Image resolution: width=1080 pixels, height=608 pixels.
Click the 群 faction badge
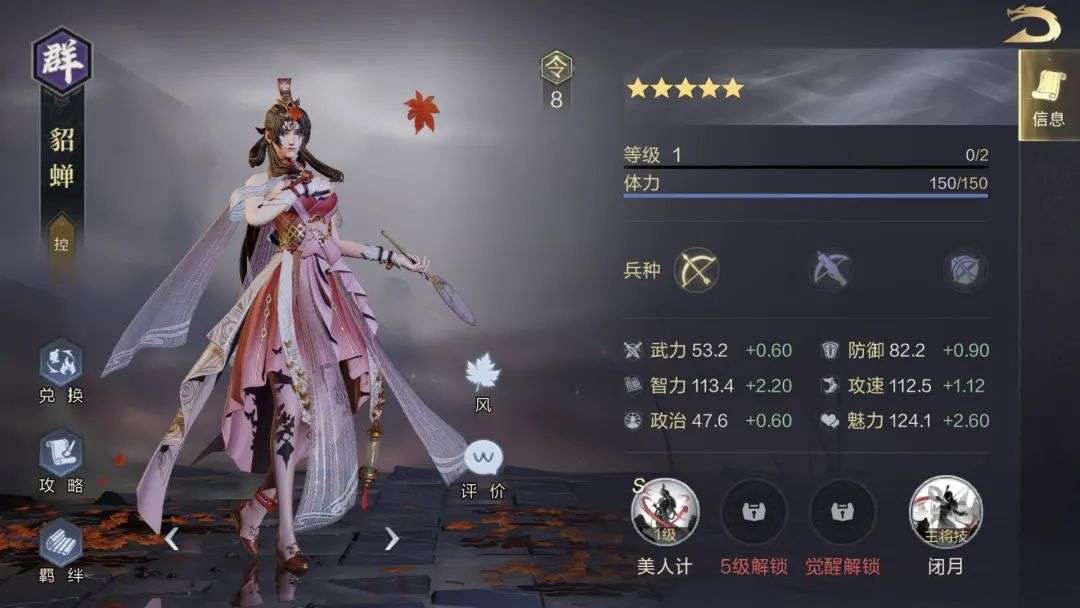62,60
